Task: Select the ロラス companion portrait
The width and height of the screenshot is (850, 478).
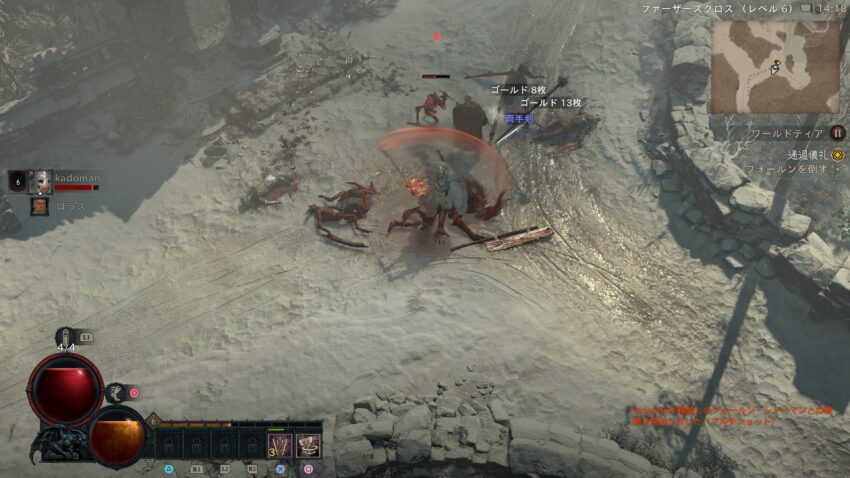Action: 39,206
